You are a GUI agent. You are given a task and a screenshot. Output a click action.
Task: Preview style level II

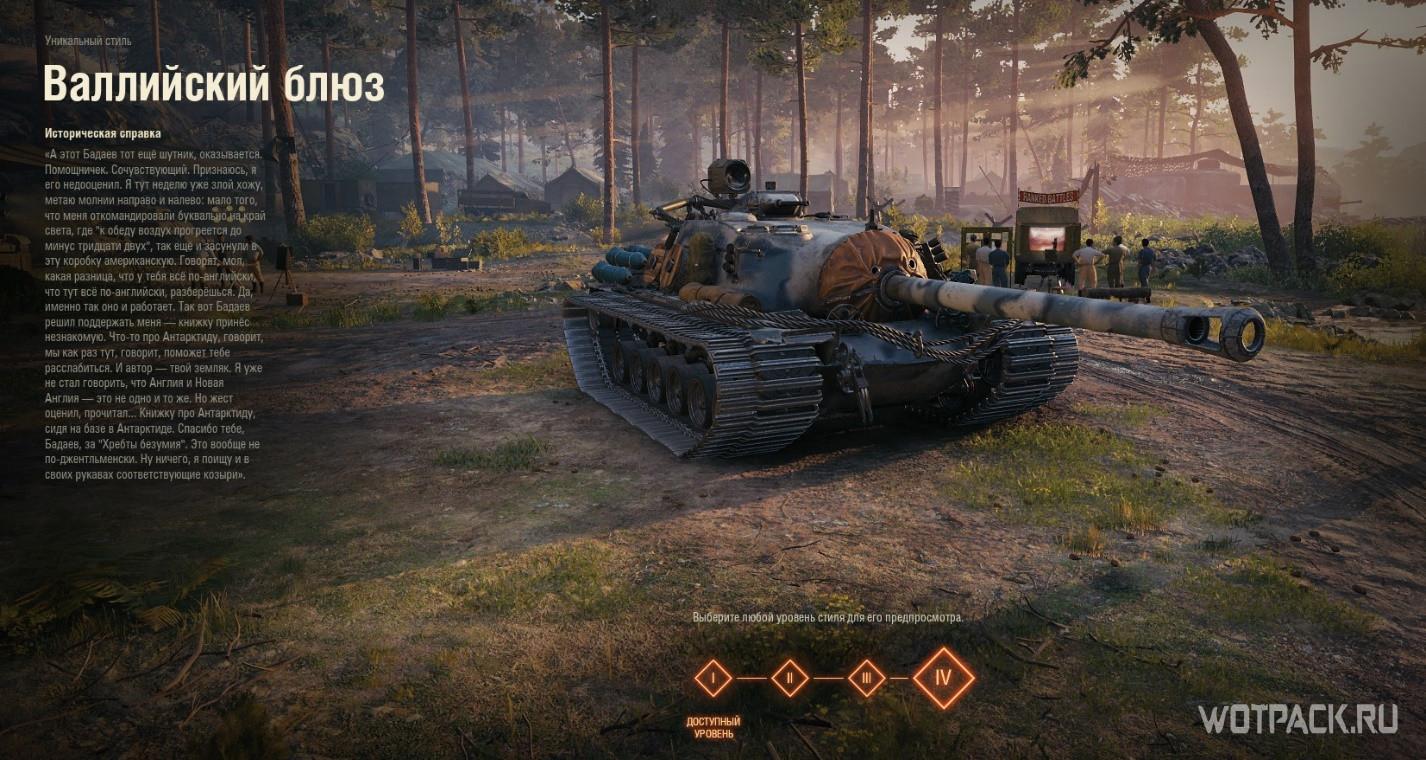pos(790,678)
